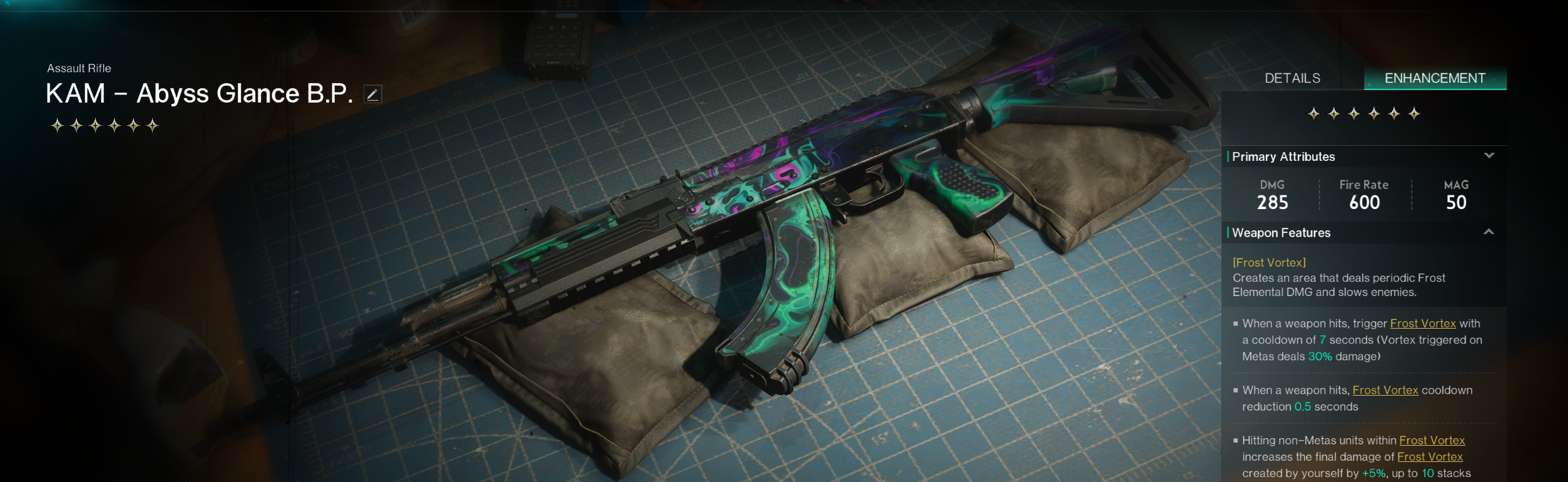Collapse the Weapon Features section

coord(1489,232)
